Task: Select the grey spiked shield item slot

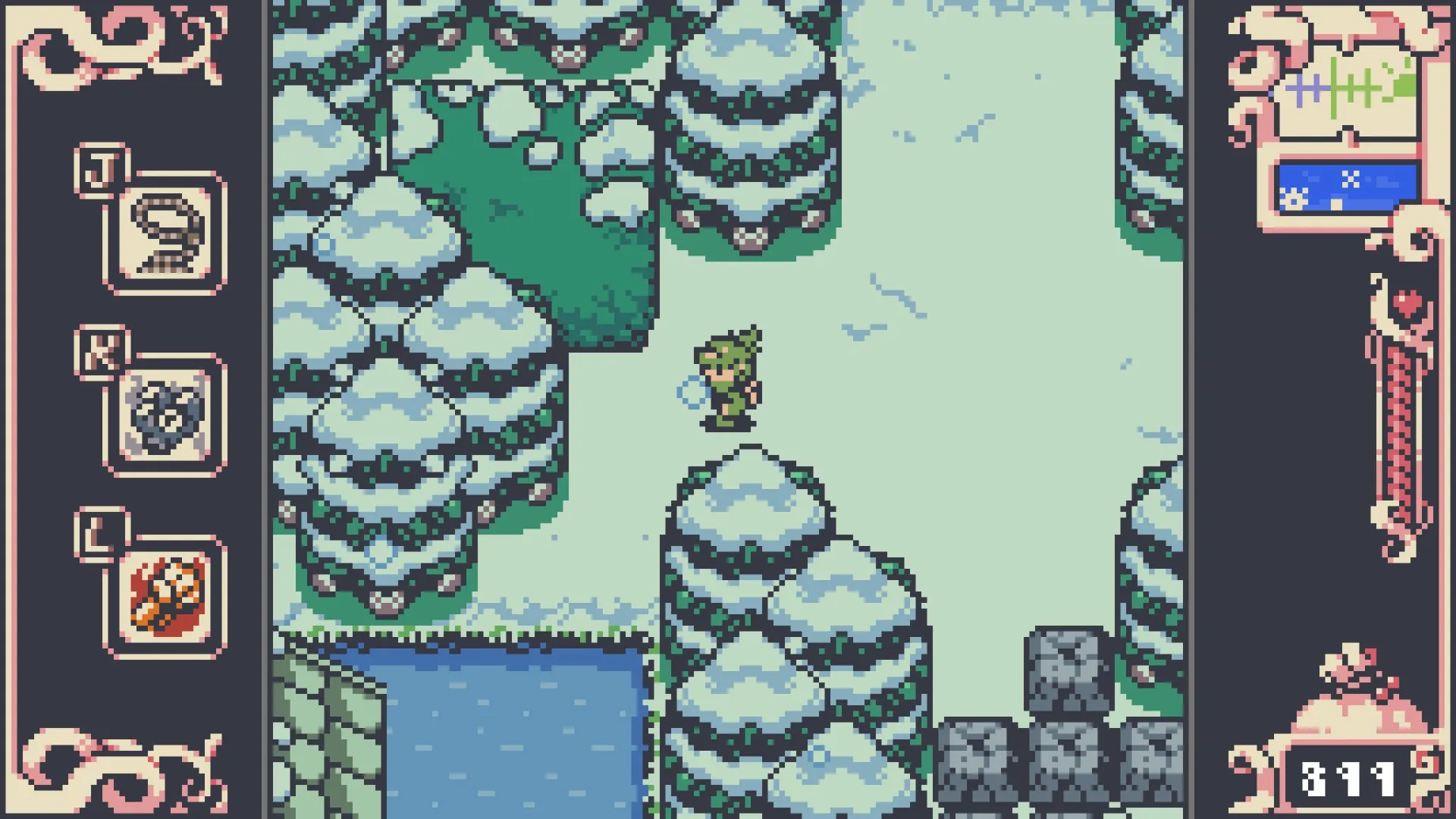Action: 165,415
